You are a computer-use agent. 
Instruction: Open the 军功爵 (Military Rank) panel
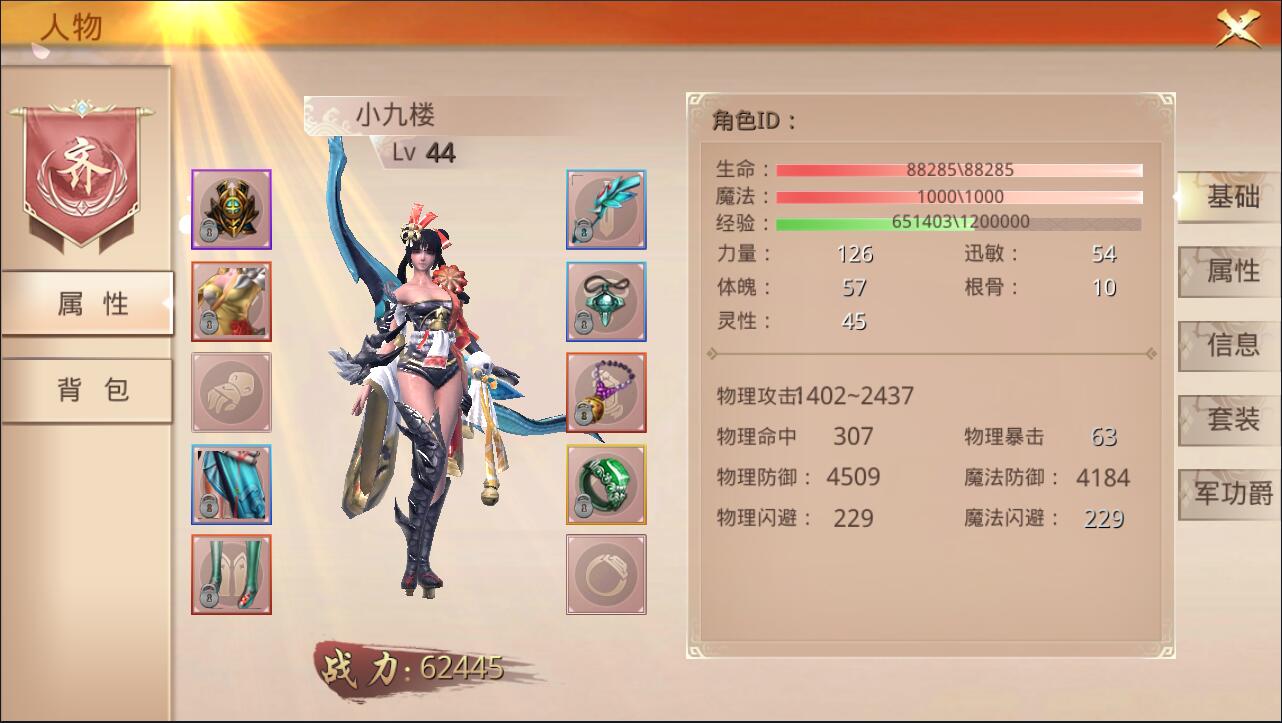point(1227,496)
